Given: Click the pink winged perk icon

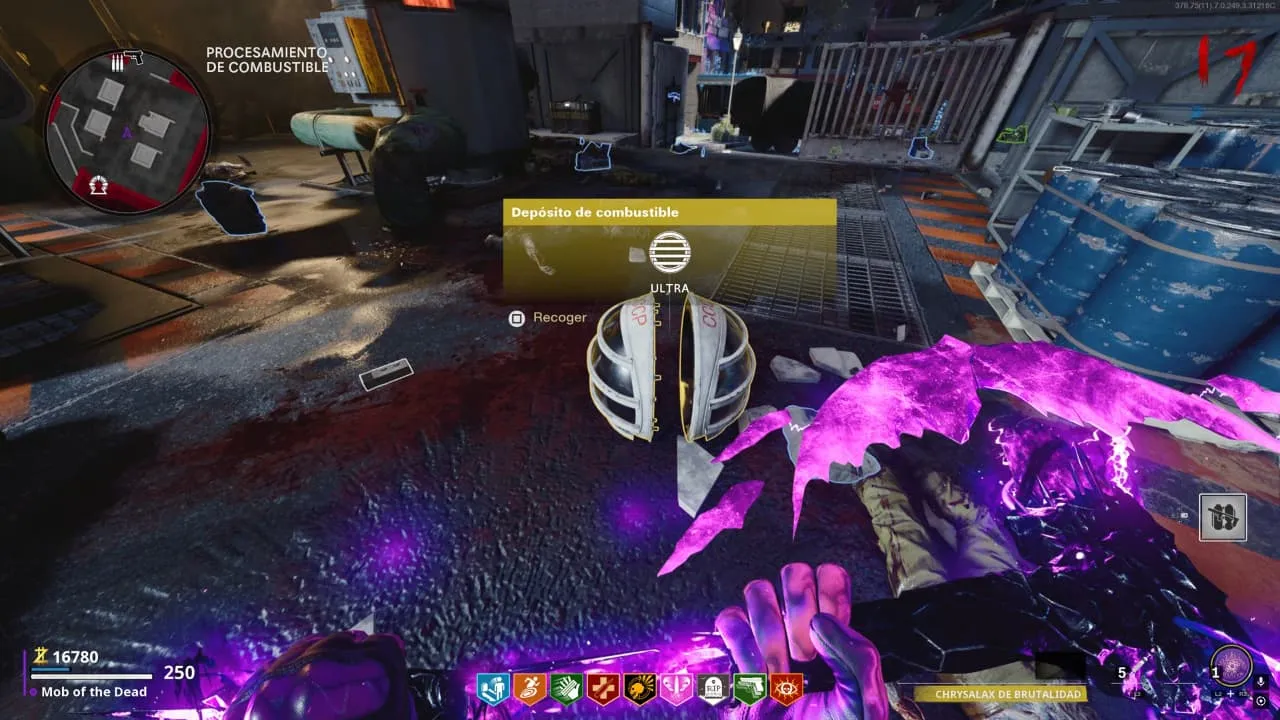Looking at the screenshot, I should (677, 688).
